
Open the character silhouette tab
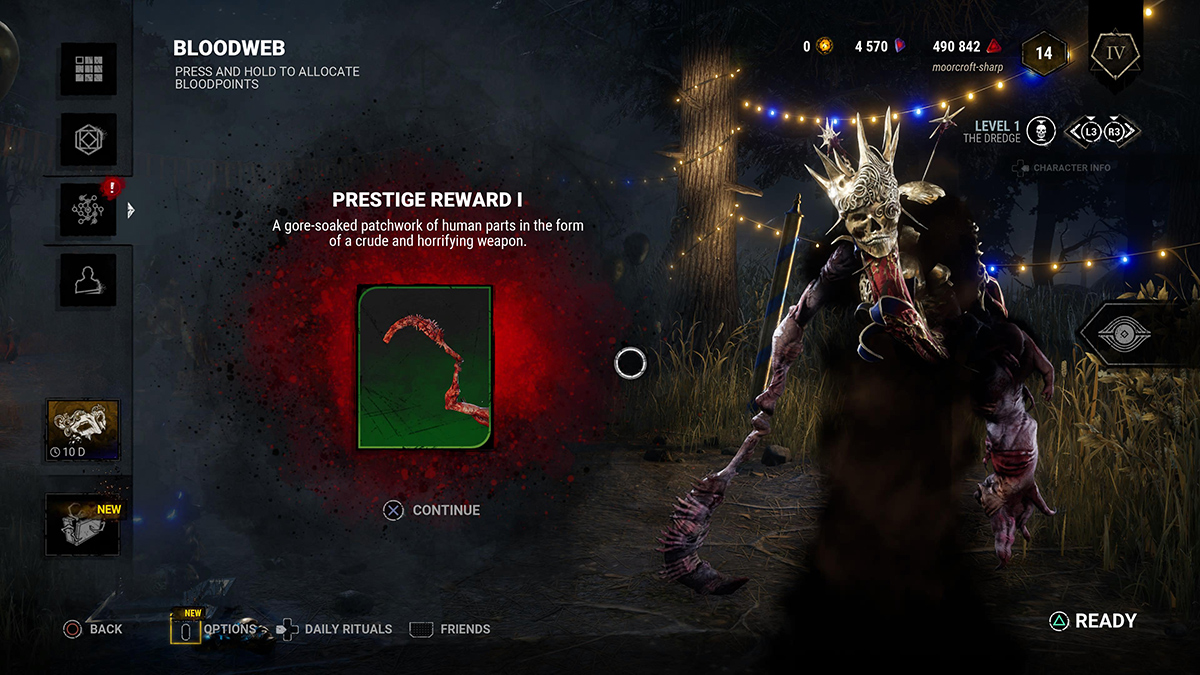pyautogui.click(x=88, y=279)
